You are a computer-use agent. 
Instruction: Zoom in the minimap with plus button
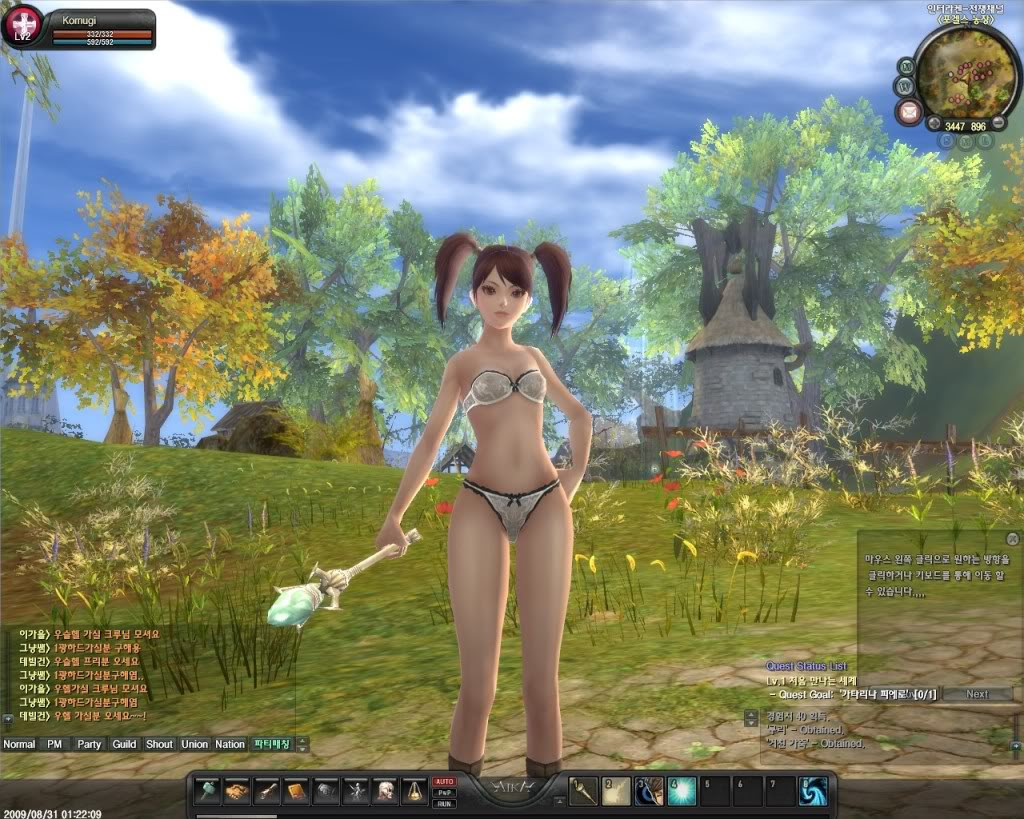[x=934, y=124]
